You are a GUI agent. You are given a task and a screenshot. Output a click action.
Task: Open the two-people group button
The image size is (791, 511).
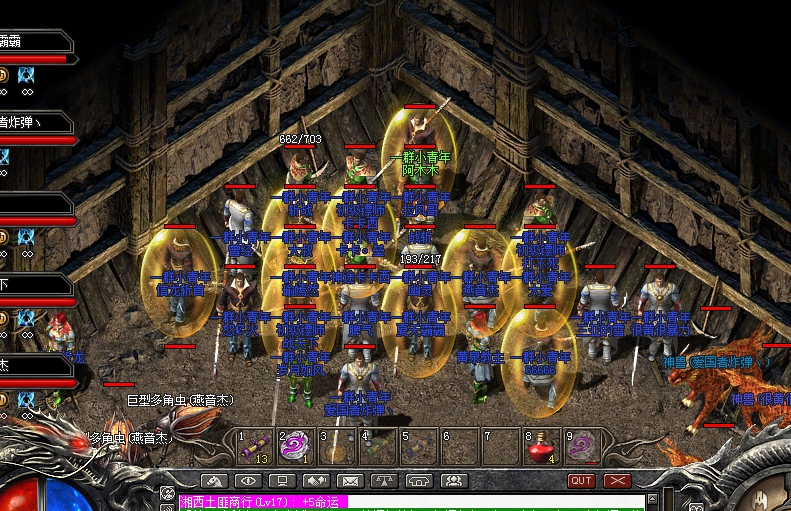point(453,481)
